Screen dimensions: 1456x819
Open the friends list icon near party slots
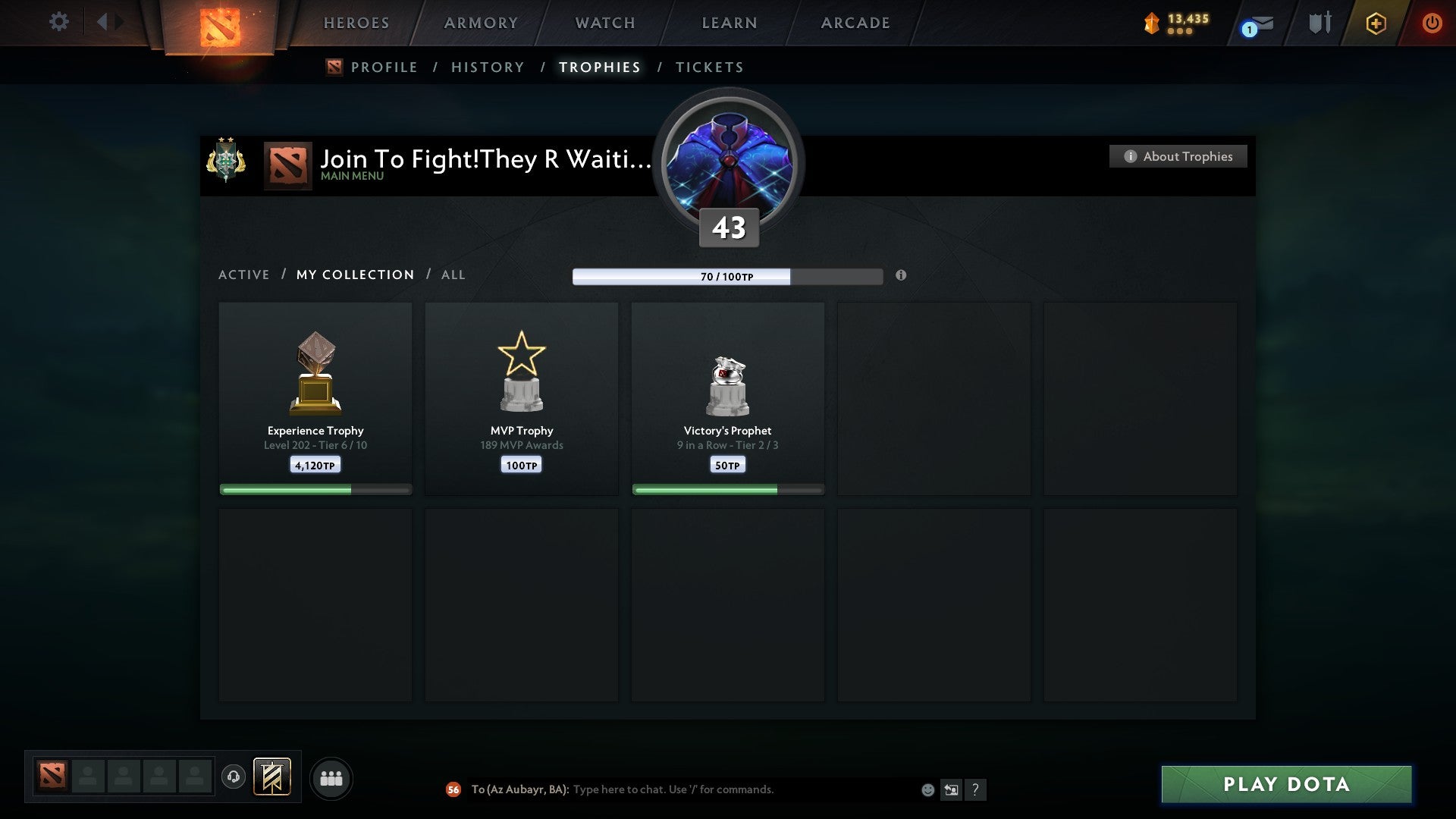331,778
